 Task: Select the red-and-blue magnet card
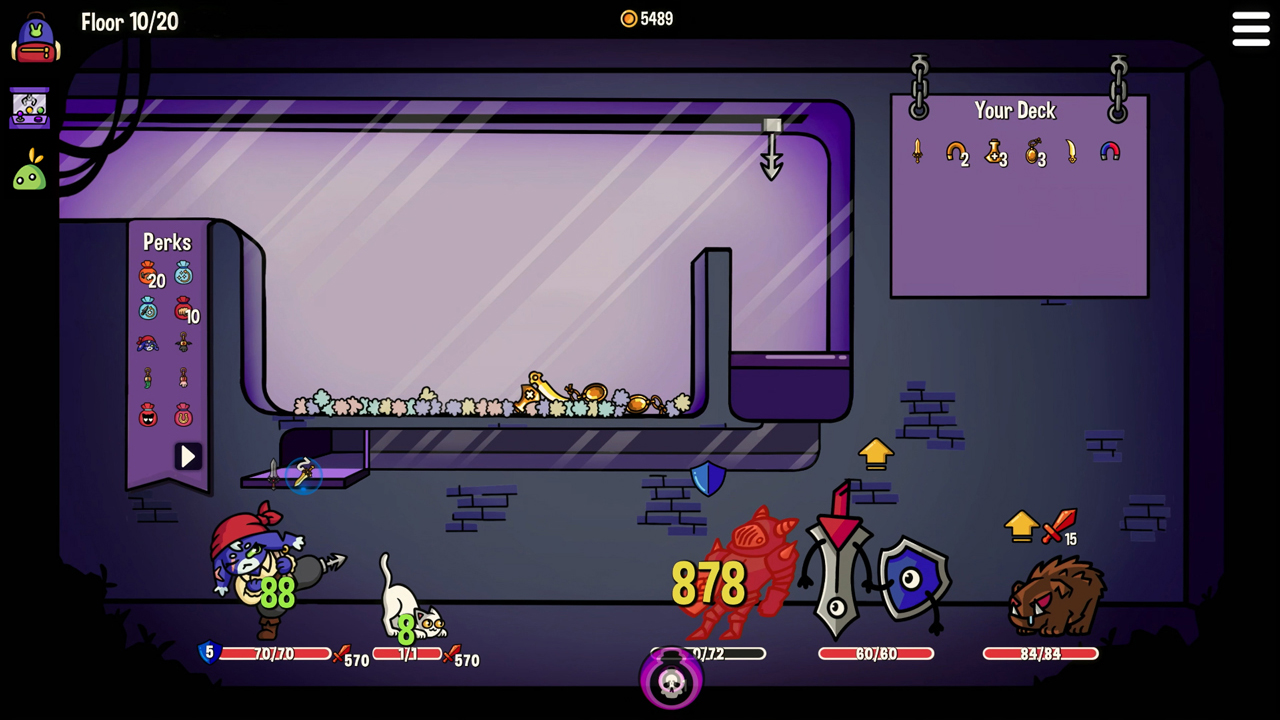[x=1110, y=153]
